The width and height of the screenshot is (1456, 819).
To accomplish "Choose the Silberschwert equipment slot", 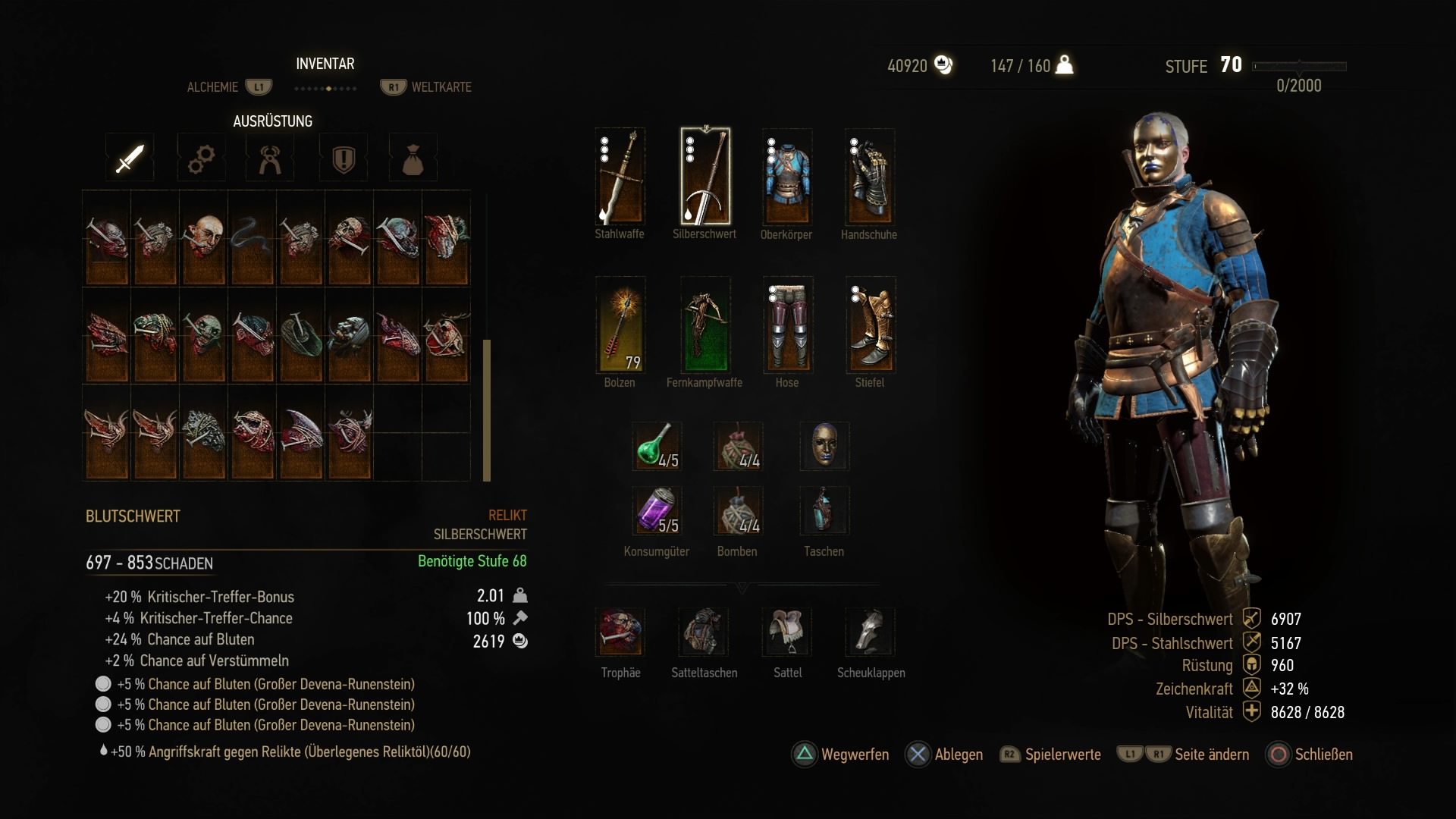I will pos(705,177).
